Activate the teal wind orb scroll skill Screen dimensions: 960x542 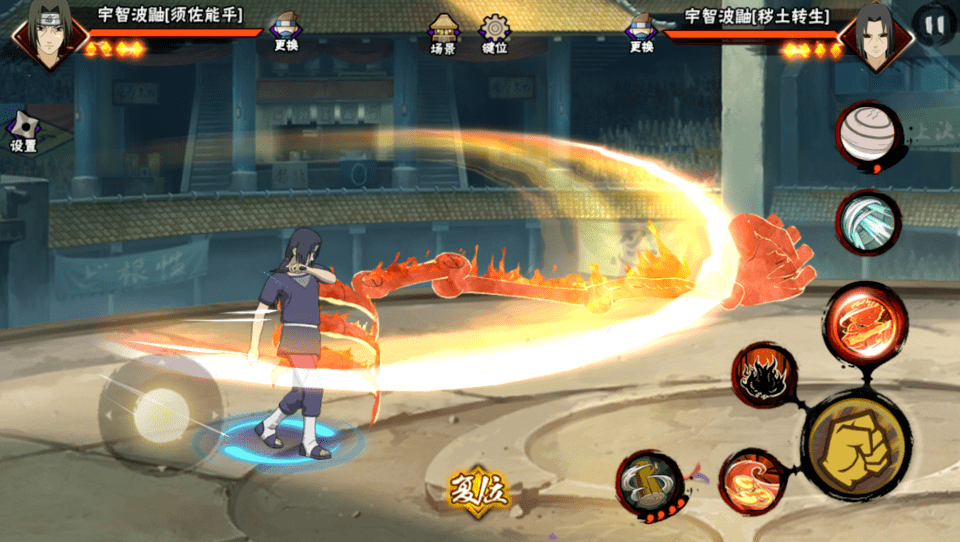pos(867,222)
